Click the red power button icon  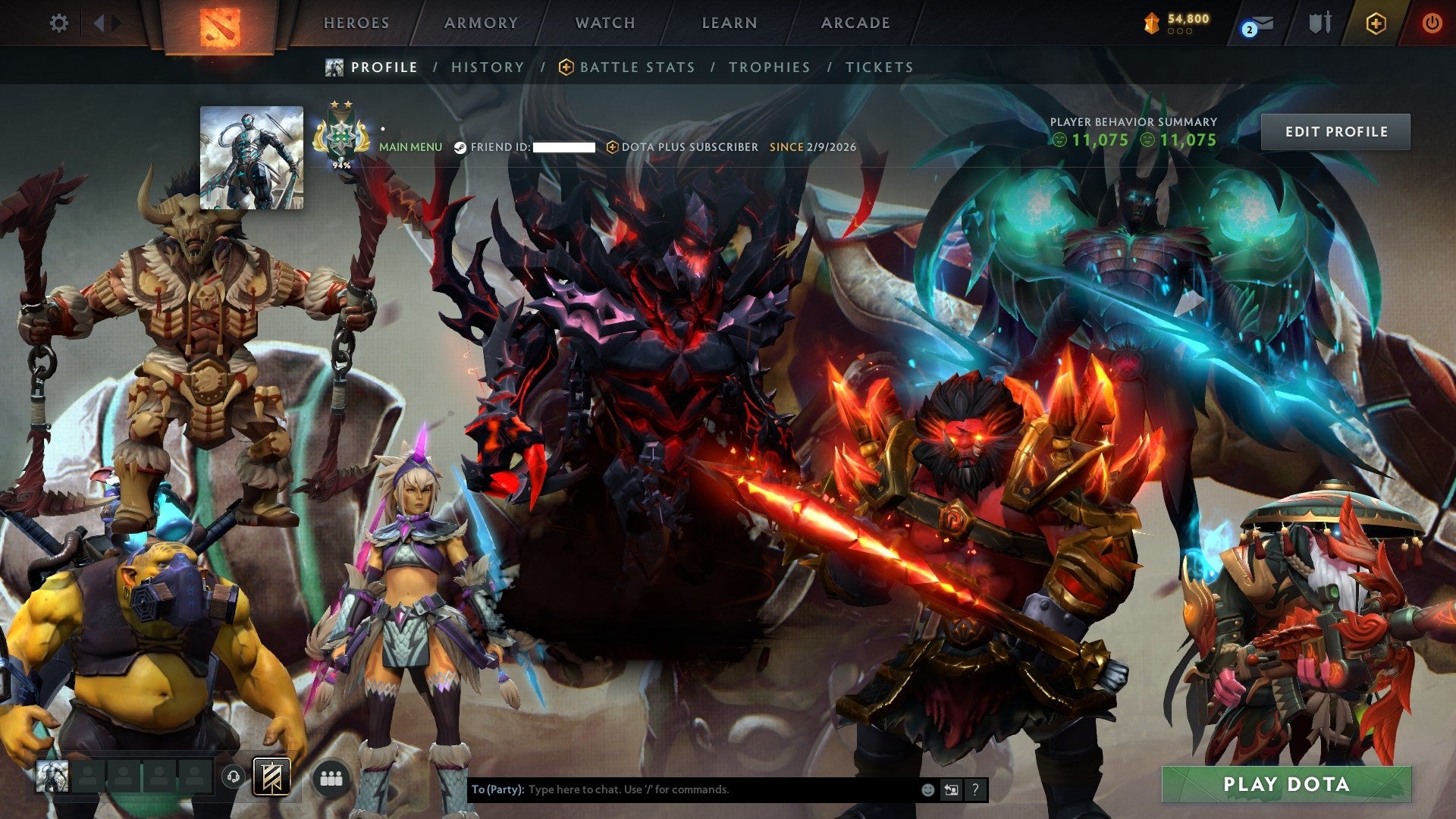point(1433,23)
